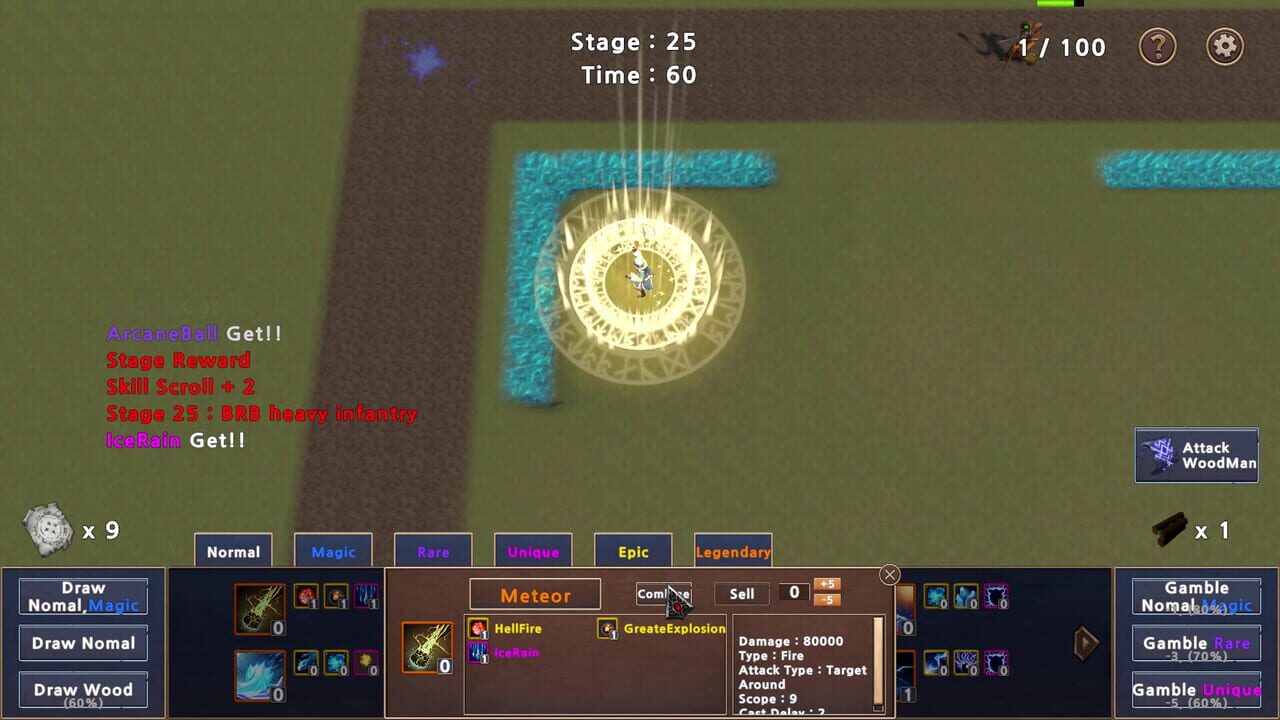Click the skill scroll counter icon

coord(48,528)
